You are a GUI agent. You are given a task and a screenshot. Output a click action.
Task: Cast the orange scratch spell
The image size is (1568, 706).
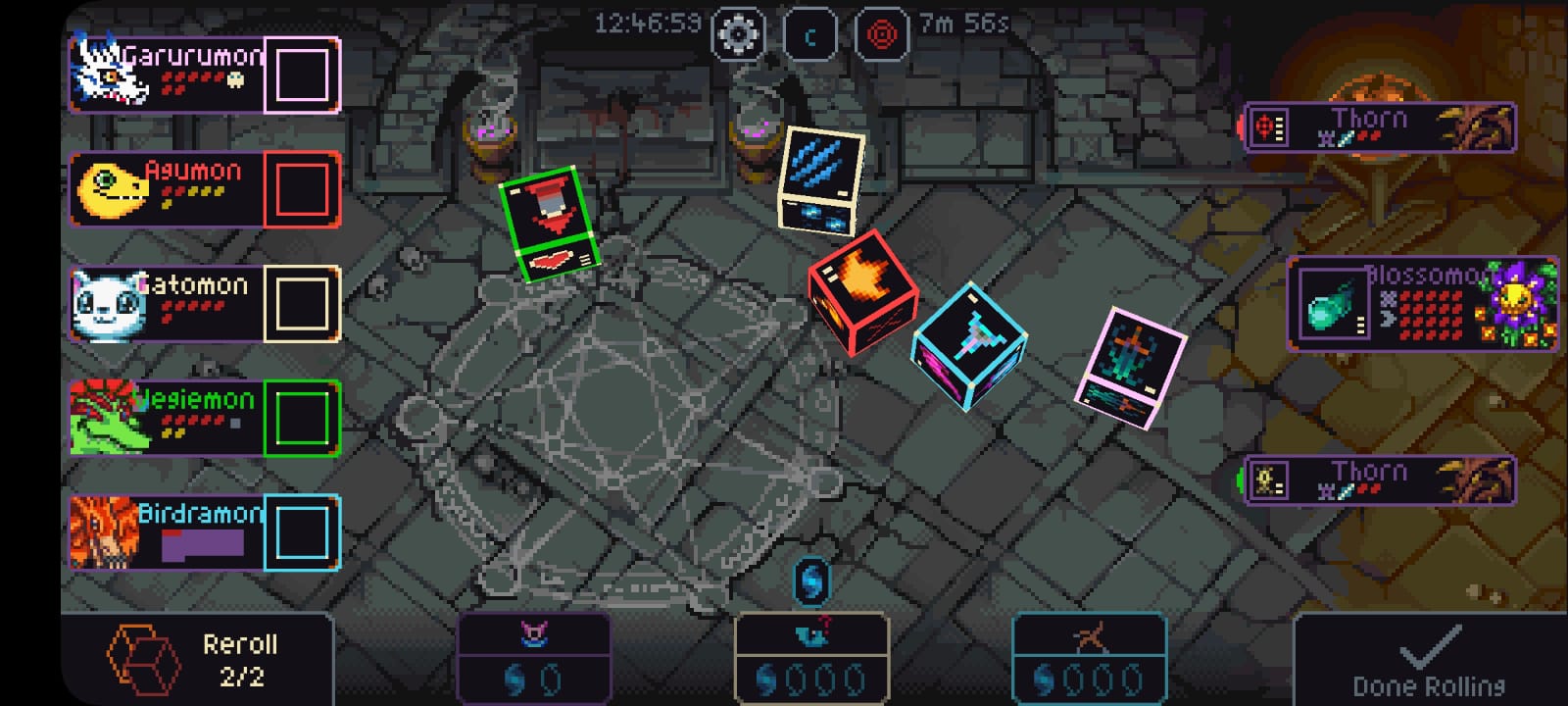[x=1088, y=659]
